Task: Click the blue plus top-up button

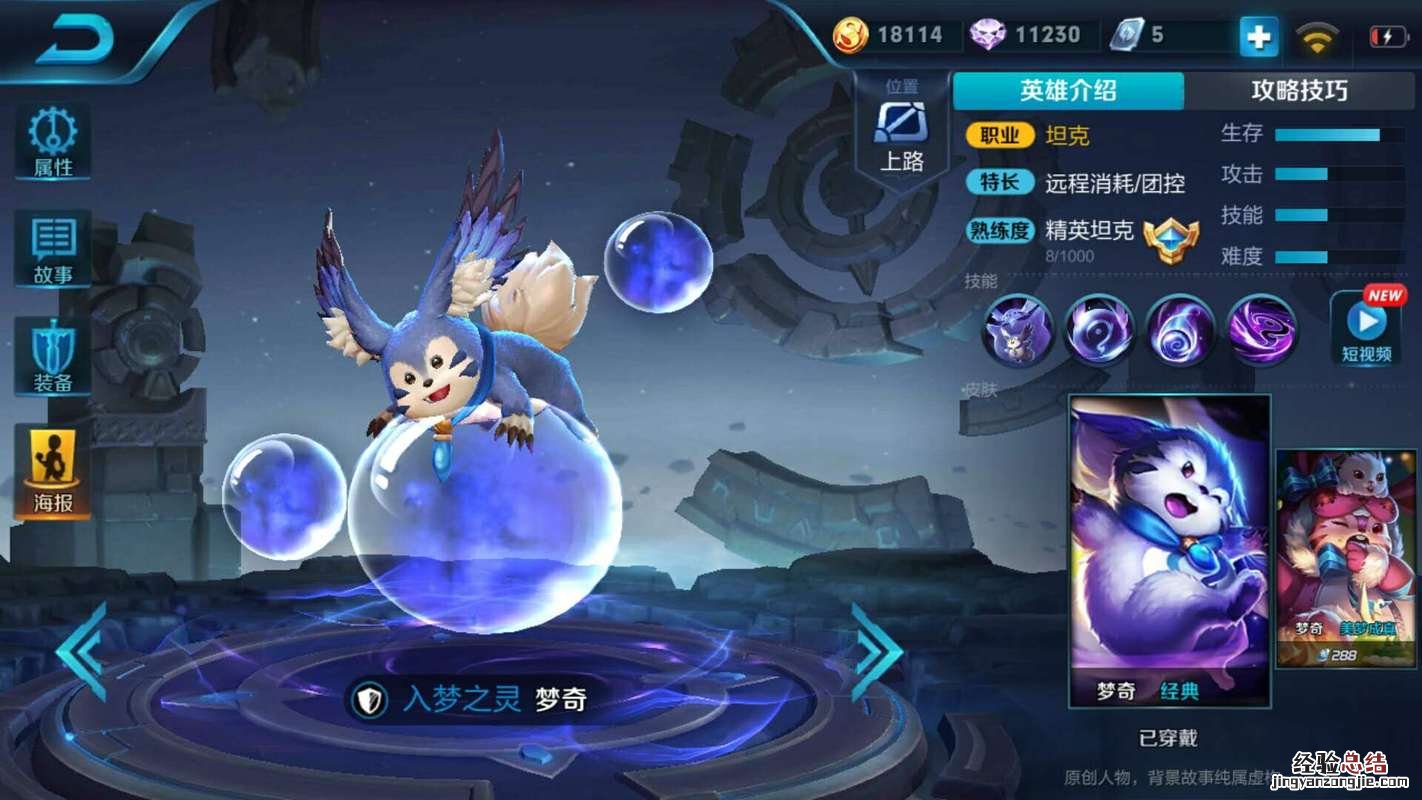Action: 1258,37
